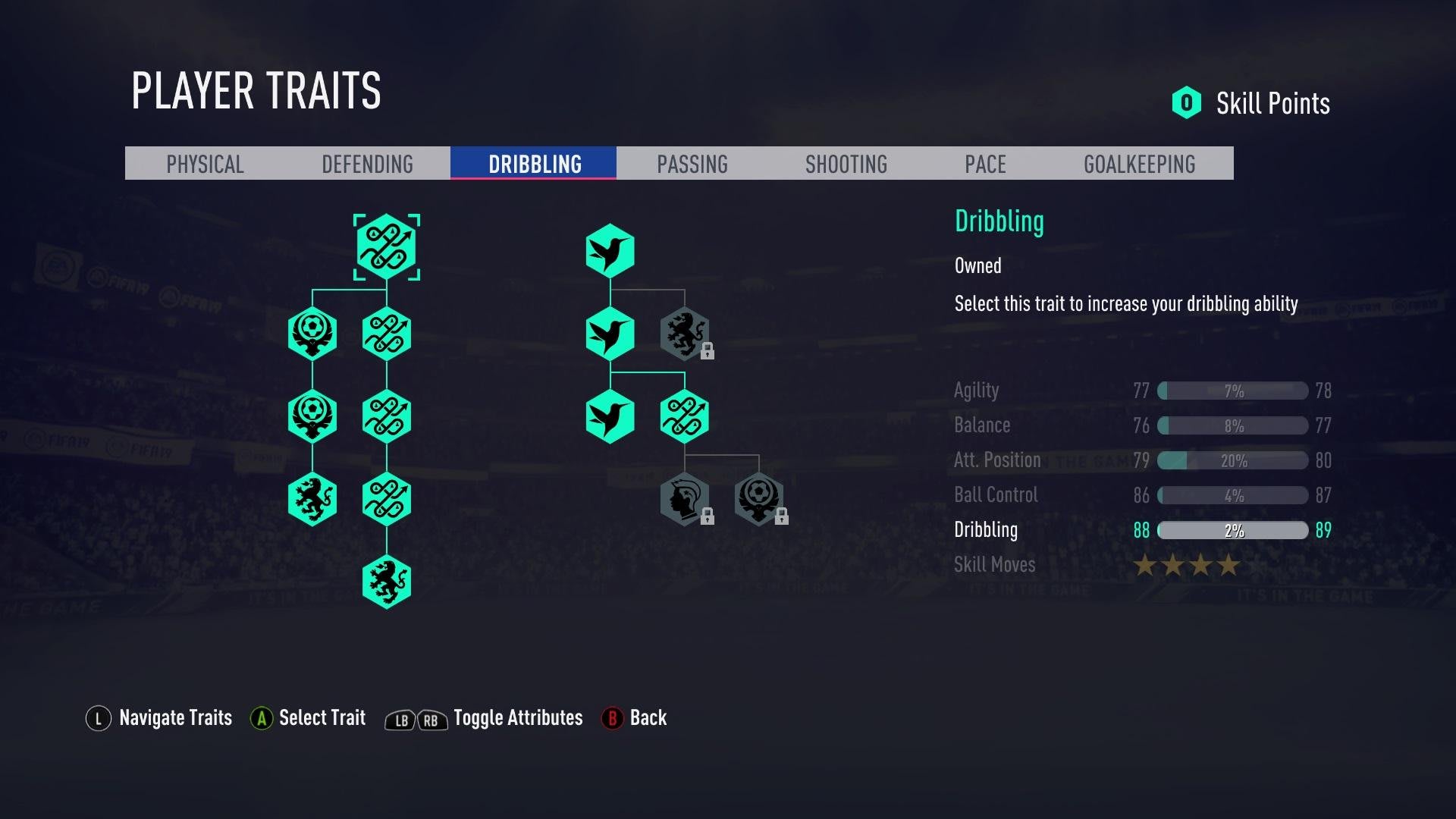The image size is (1456, 819).
Task: Open the Goalkeeping tab
Action: click(x=1139, y=164)
